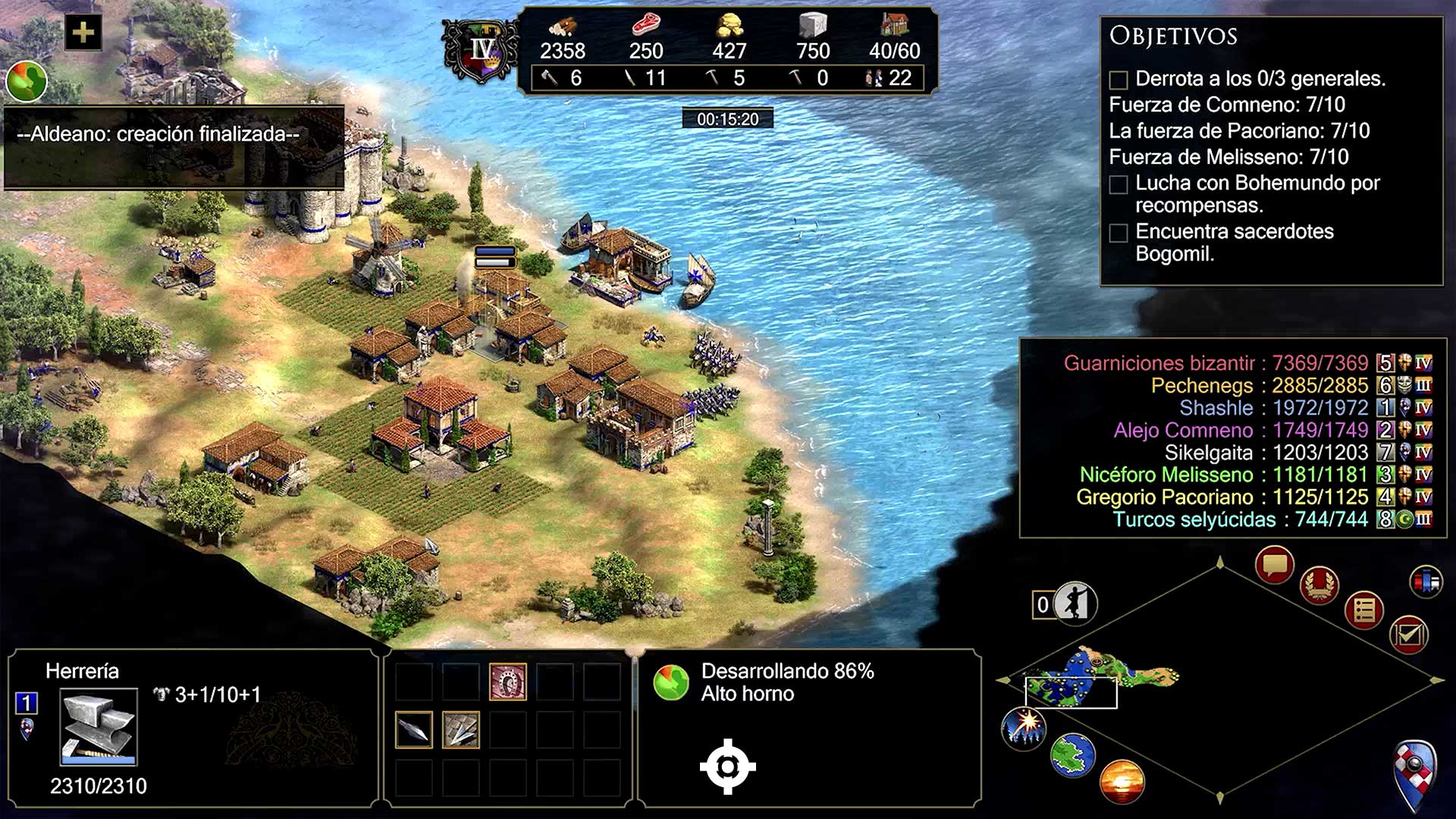Toggle the globe minimap mode button
Screen dimensions: 1456x819
coord(1072,755)
